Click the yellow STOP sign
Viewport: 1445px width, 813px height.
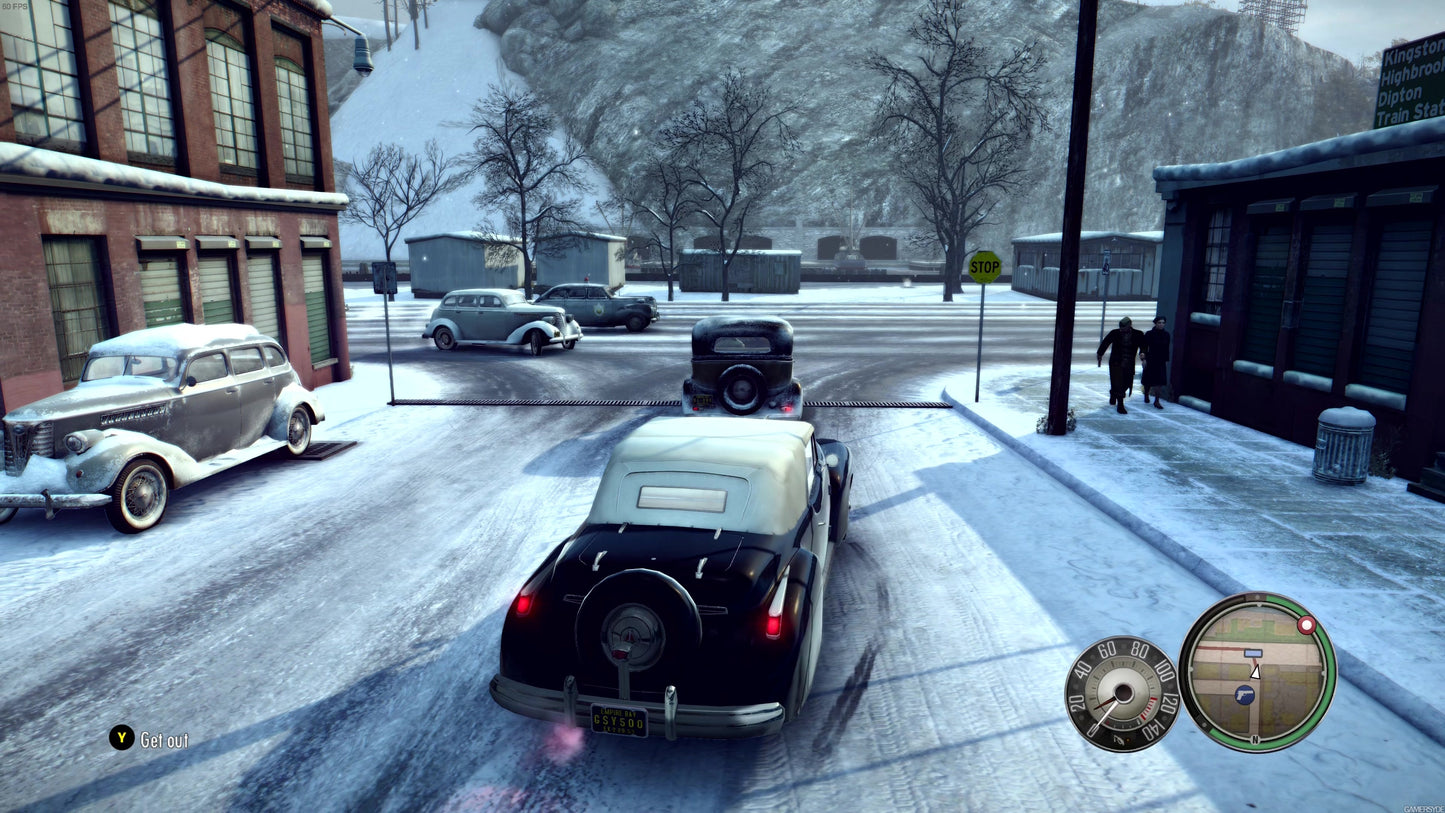[x=984, y=266]
